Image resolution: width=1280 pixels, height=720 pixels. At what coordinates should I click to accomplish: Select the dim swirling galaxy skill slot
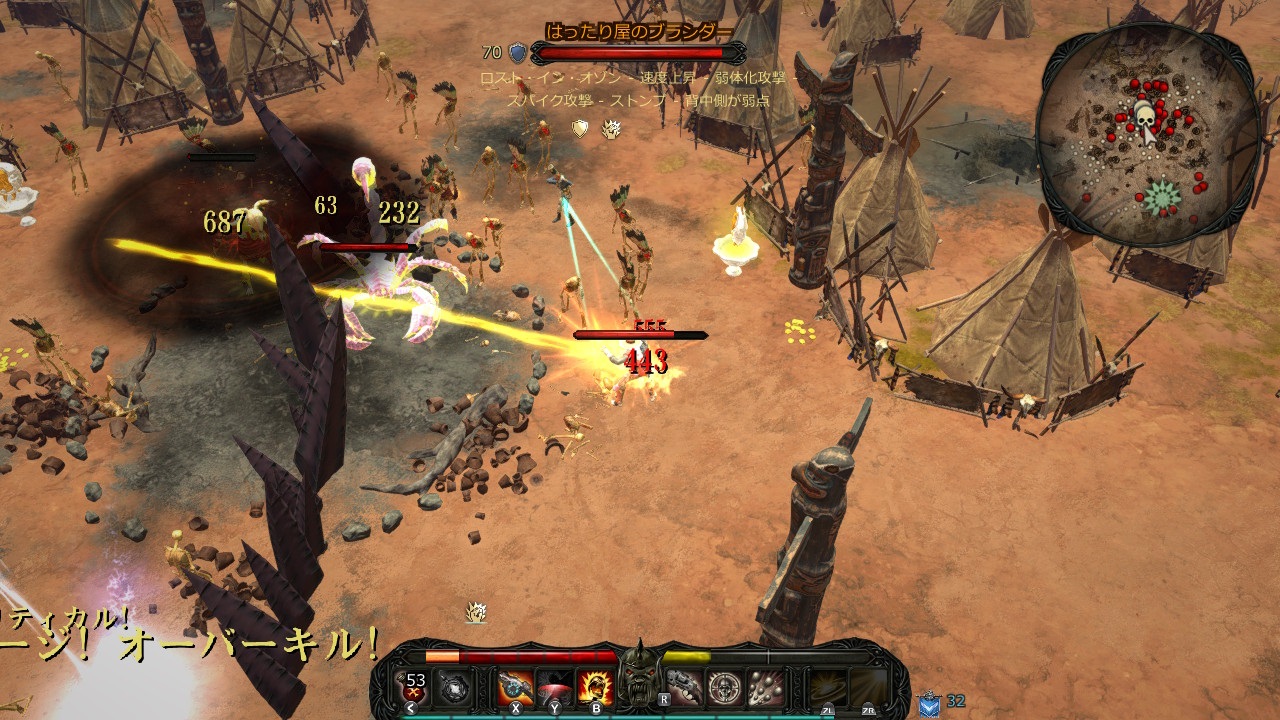click(828, 687)
